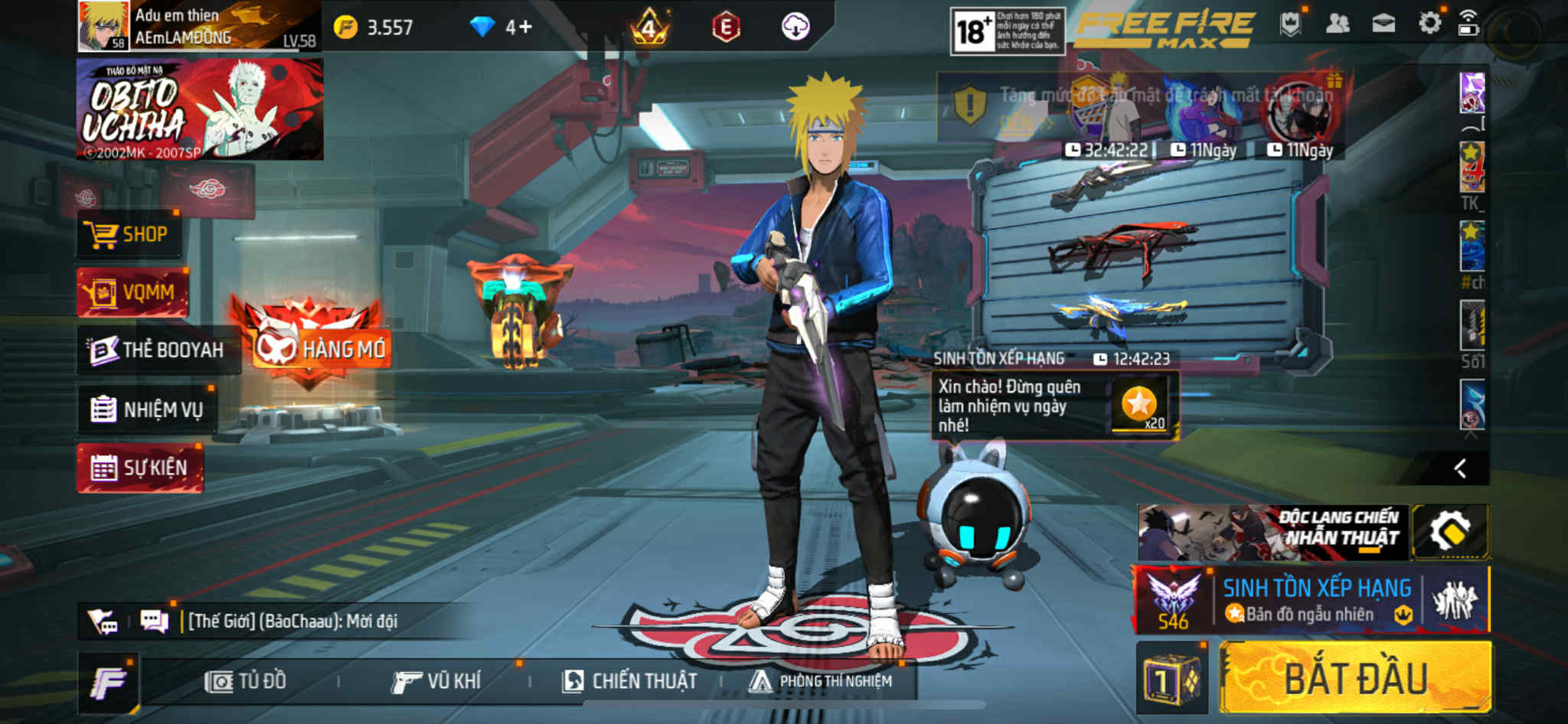Open the SHOP menu

point(129,234)
